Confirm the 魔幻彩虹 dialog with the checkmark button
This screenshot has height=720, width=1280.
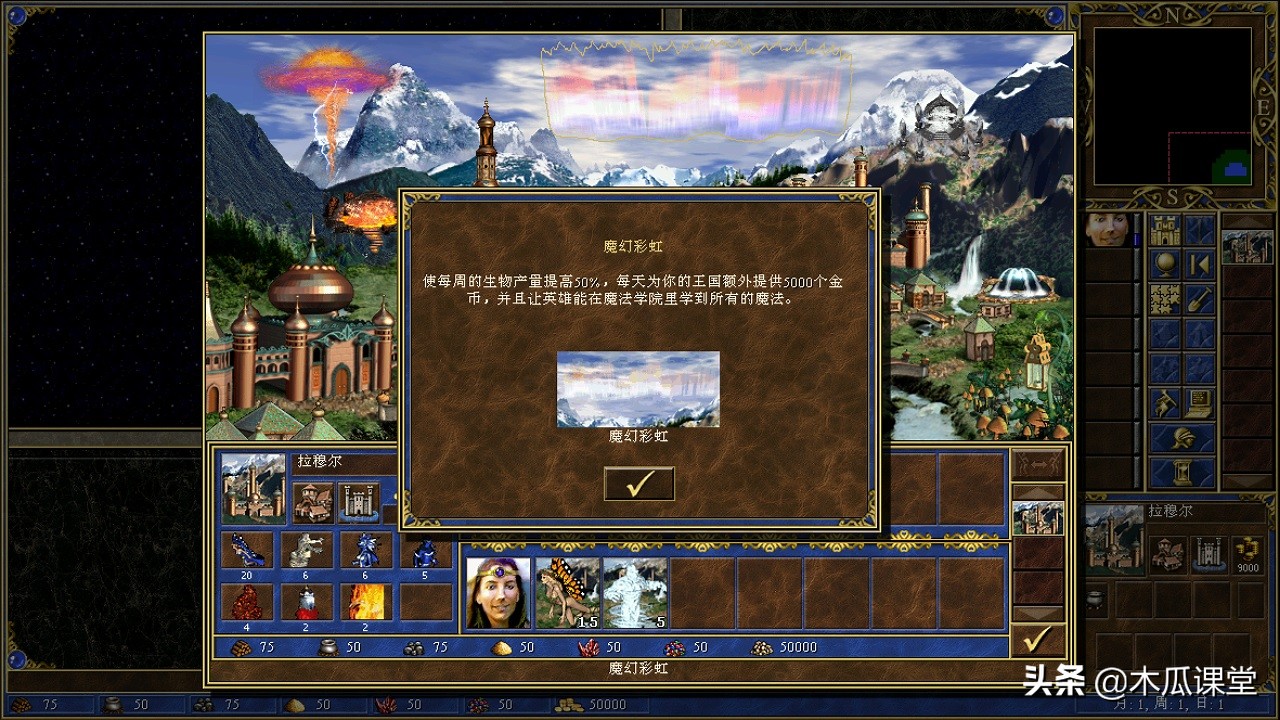point(639,483)
